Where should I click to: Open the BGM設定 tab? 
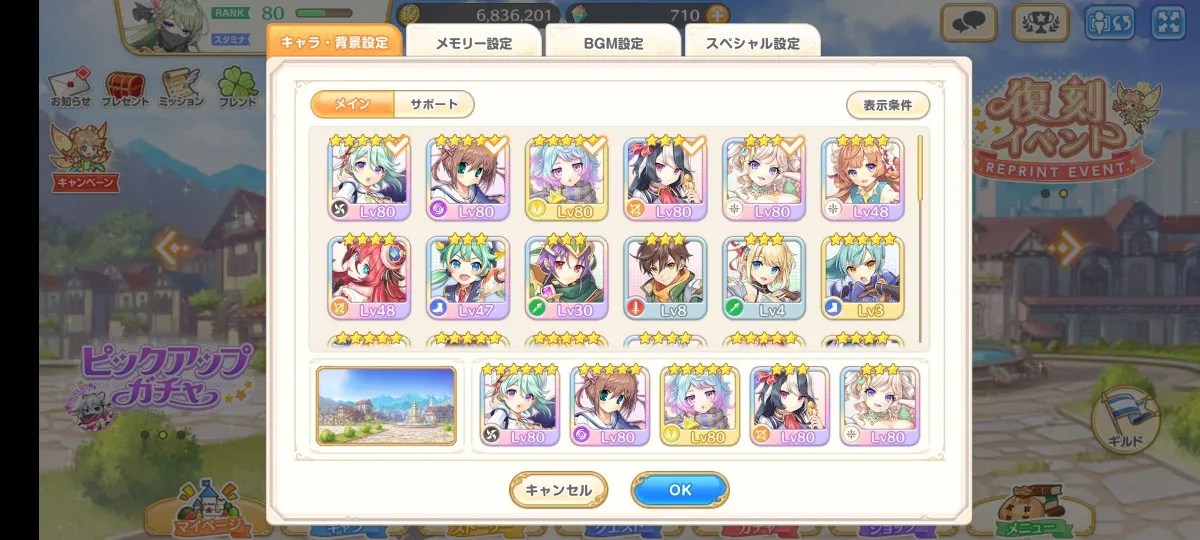[613, 43]
